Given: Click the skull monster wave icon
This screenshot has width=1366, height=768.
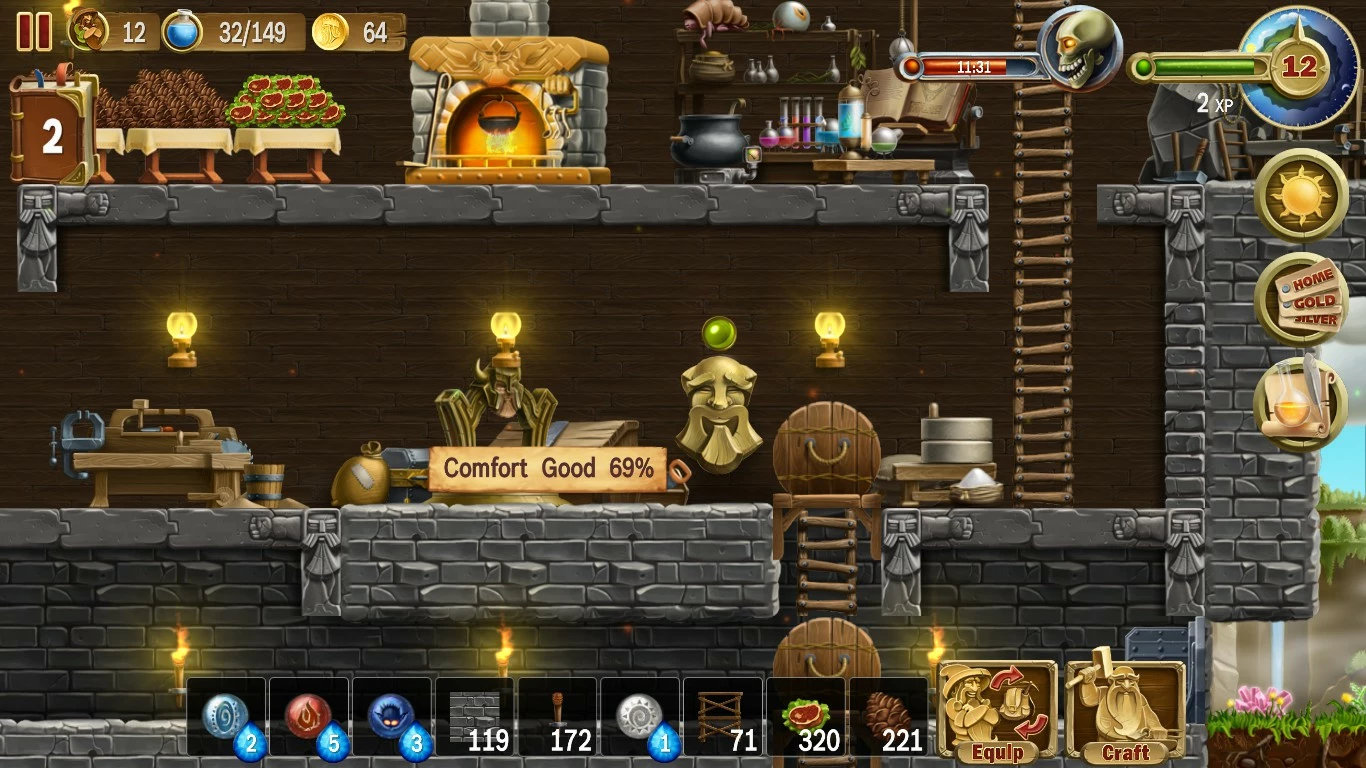Looking at the screenshot, I should pos(1078,50).
